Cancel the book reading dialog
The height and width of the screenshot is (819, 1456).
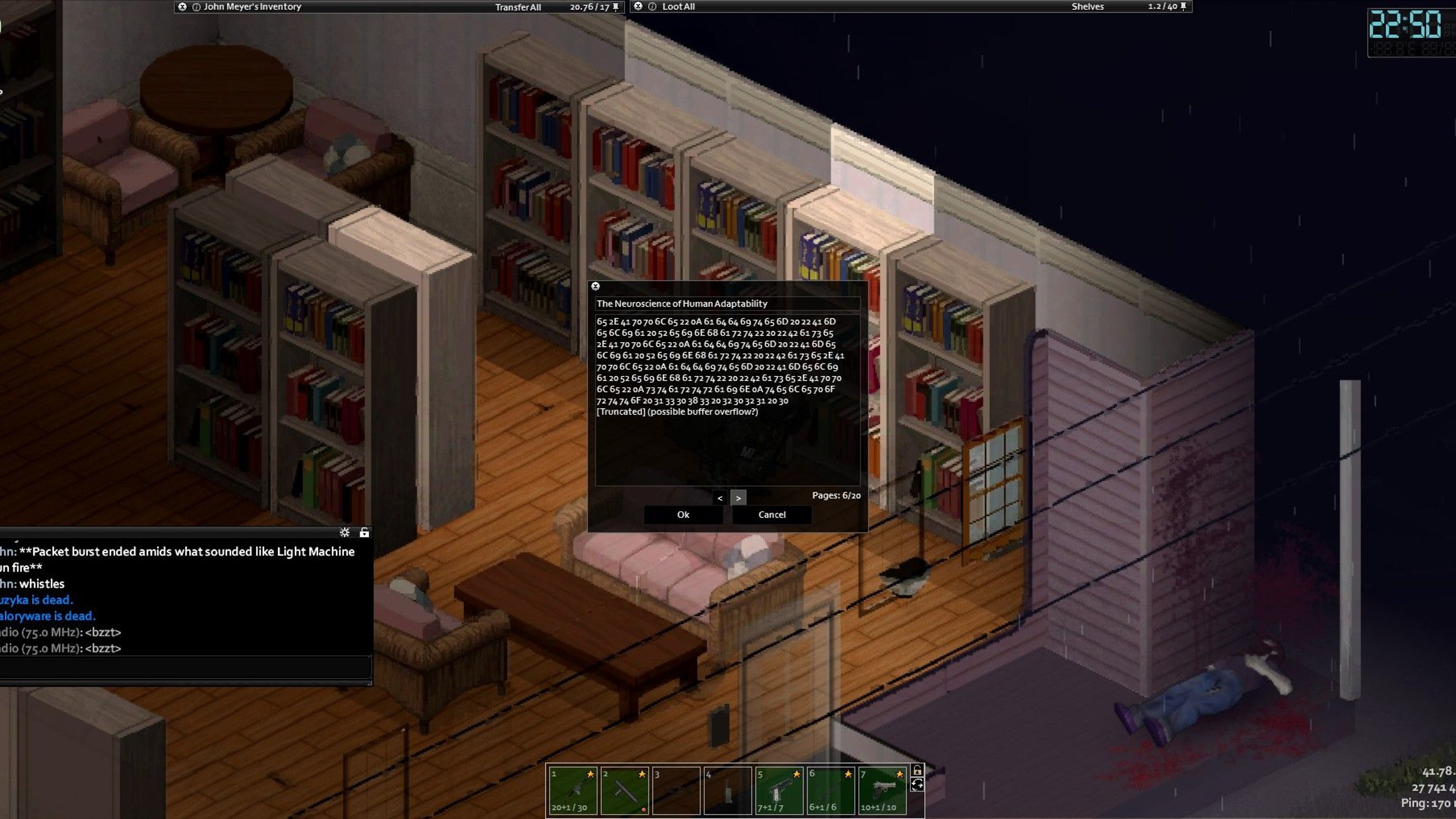click(x=772, y=514)
